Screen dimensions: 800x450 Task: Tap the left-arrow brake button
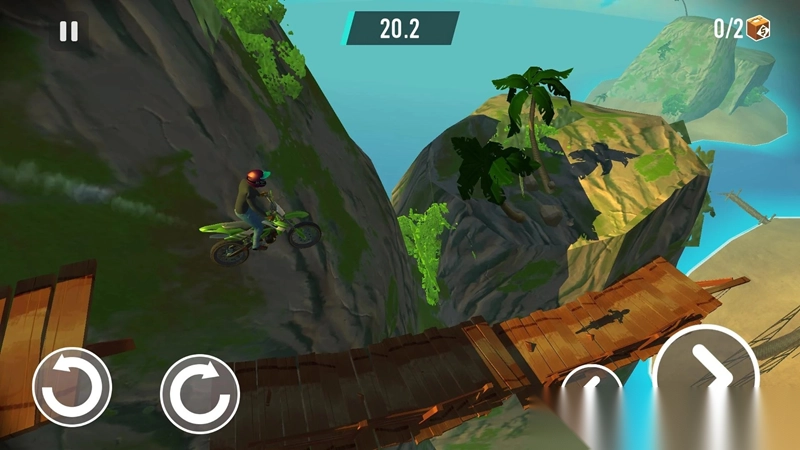pos(591,385)
